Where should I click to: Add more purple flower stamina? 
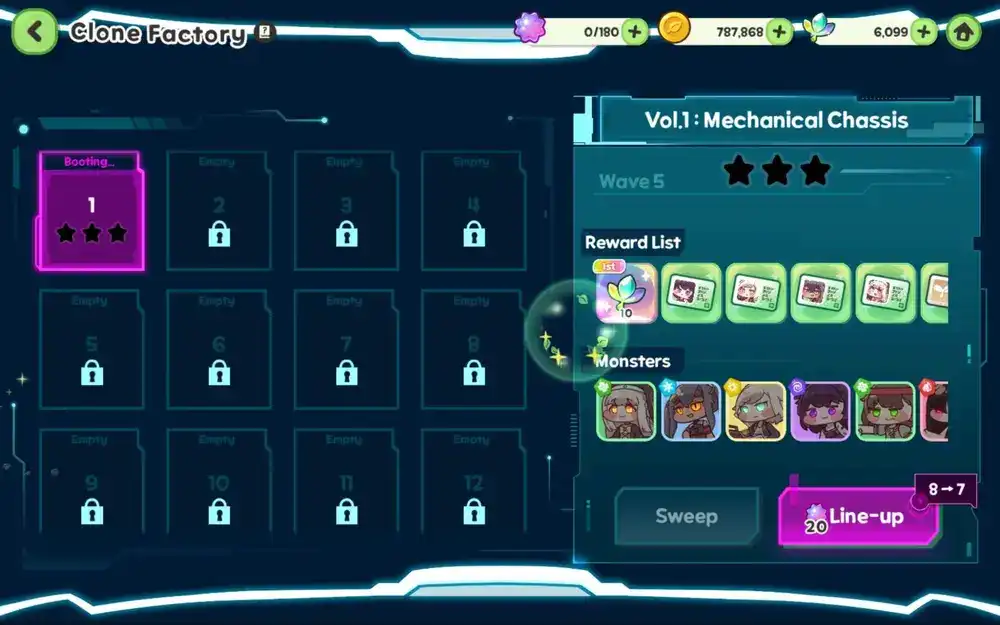635,32
